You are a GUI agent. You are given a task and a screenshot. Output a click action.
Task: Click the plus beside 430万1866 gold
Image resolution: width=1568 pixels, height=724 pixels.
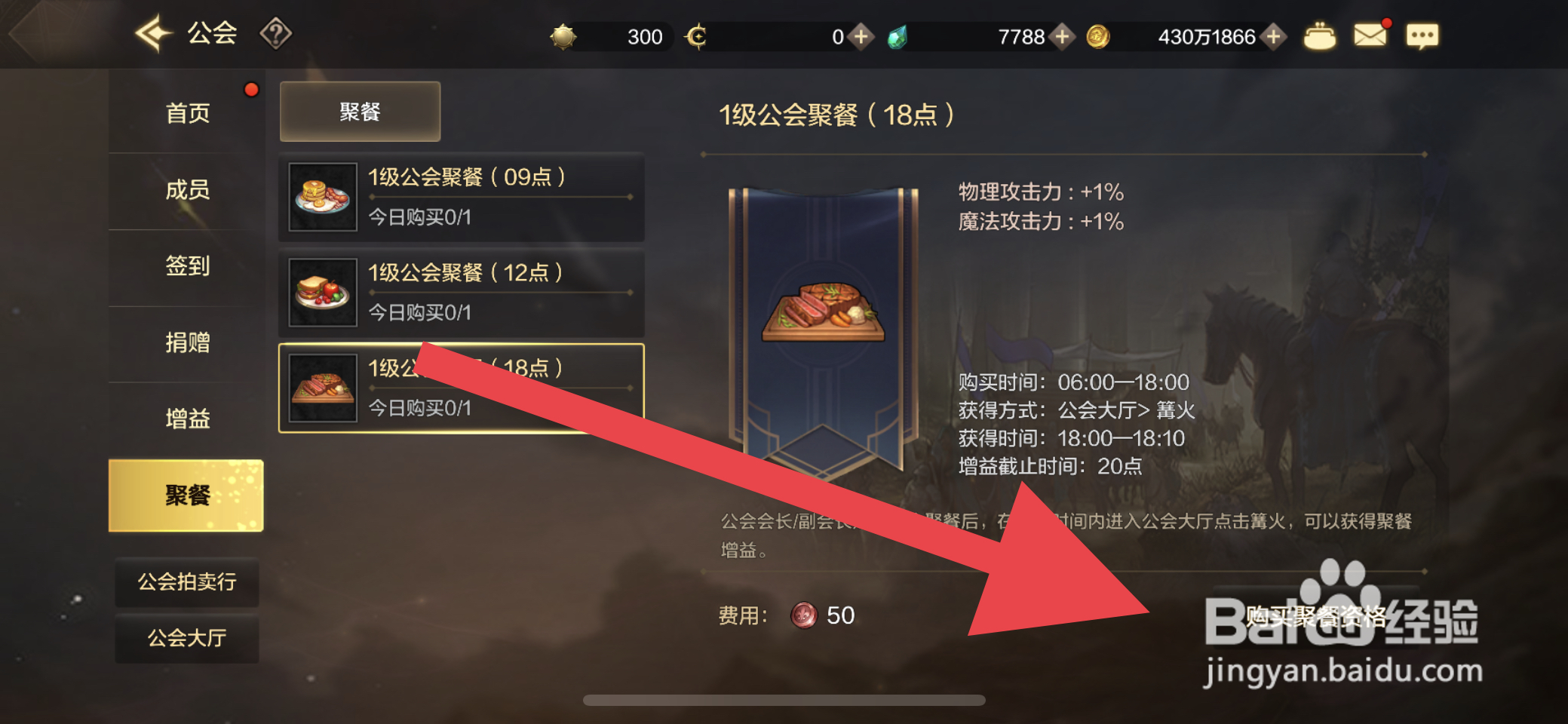(1274, 35)
